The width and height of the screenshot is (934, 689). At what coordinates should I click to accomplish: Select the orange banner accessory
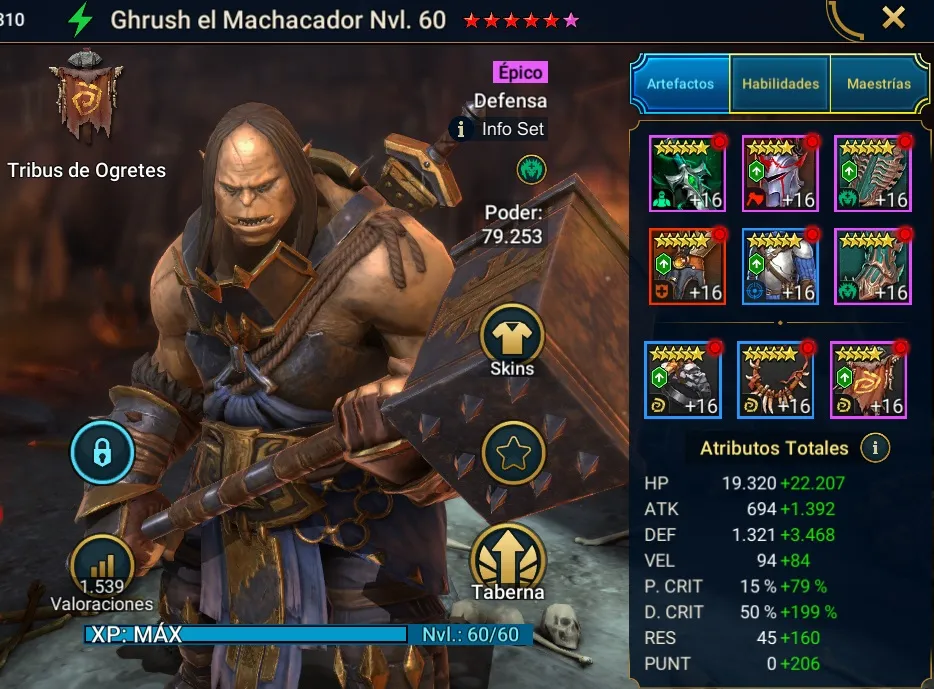pos(868,380)
